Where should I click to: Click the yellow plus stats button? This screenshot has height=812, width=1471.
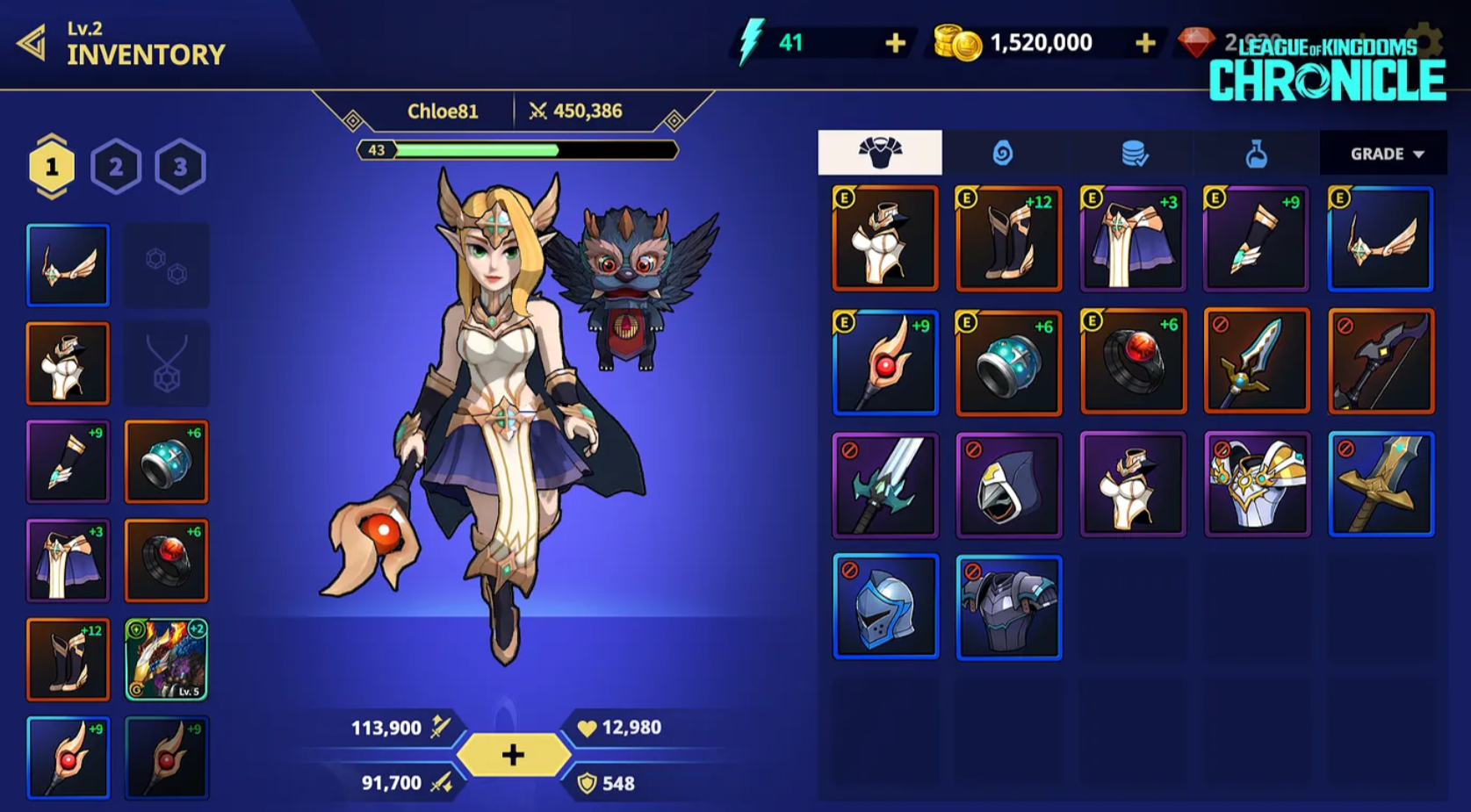pyautogui.click(x=514, y=755)
